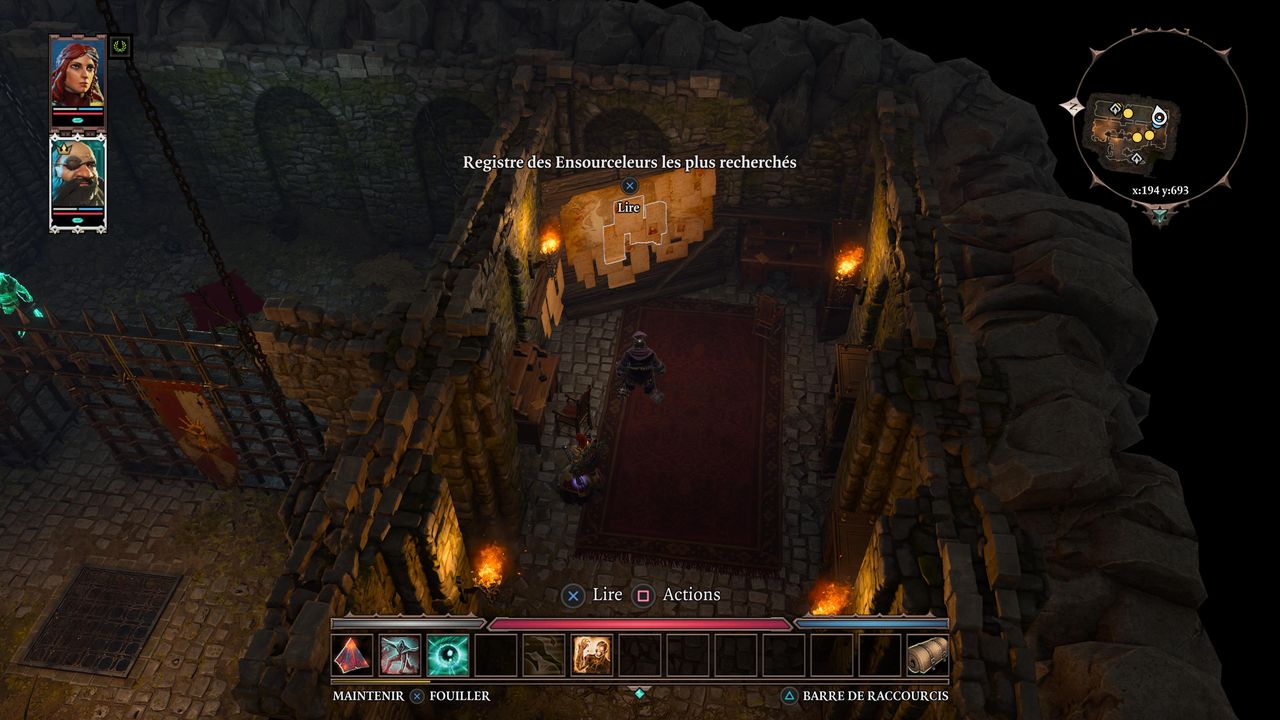Select the bedroll item slot
This screenshot has width=1280, height=720.
[x=927, y=656]
